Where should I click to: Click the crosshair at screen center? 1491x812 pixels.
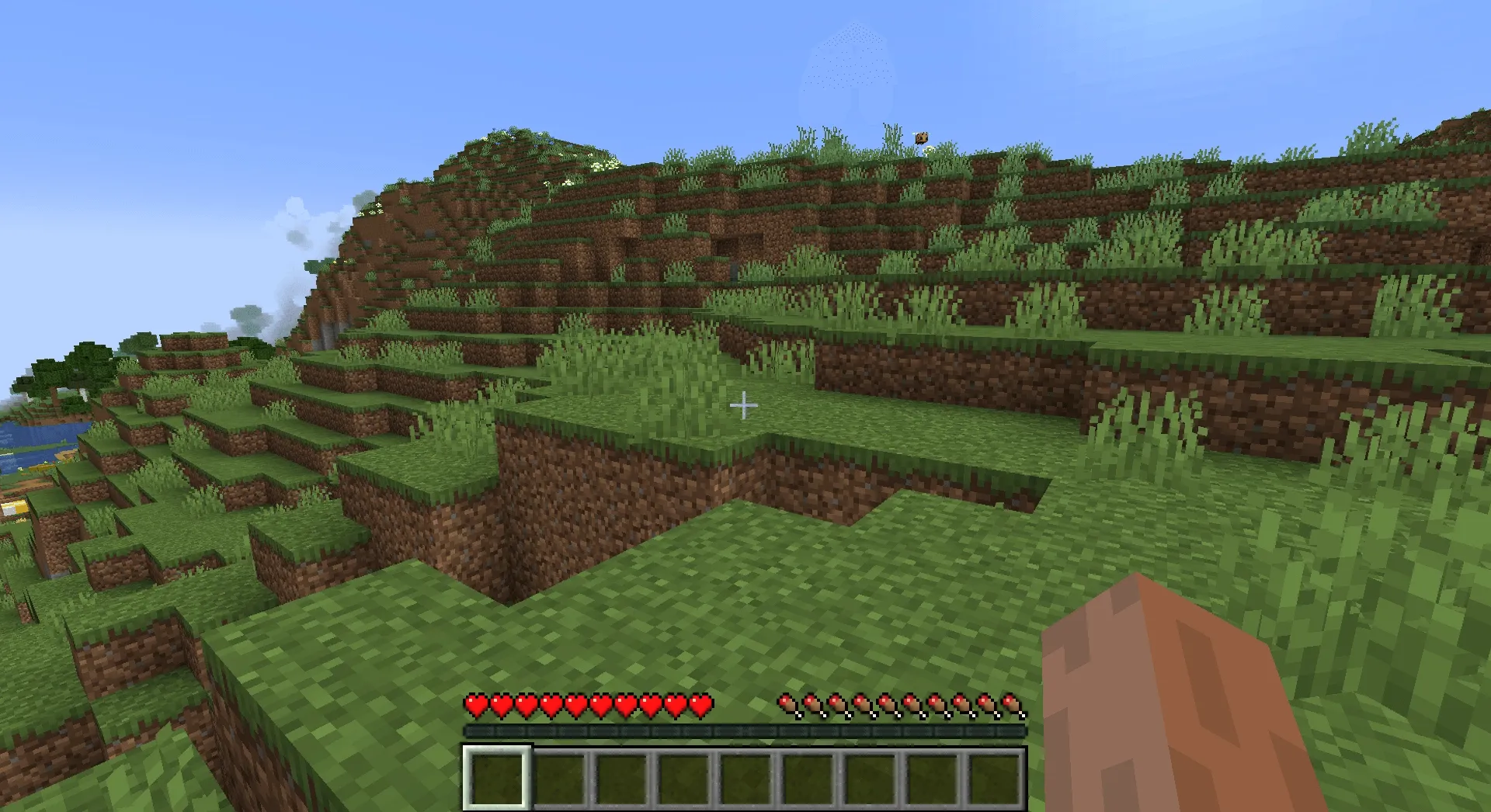pyautogui.click(x=744, y=404)
